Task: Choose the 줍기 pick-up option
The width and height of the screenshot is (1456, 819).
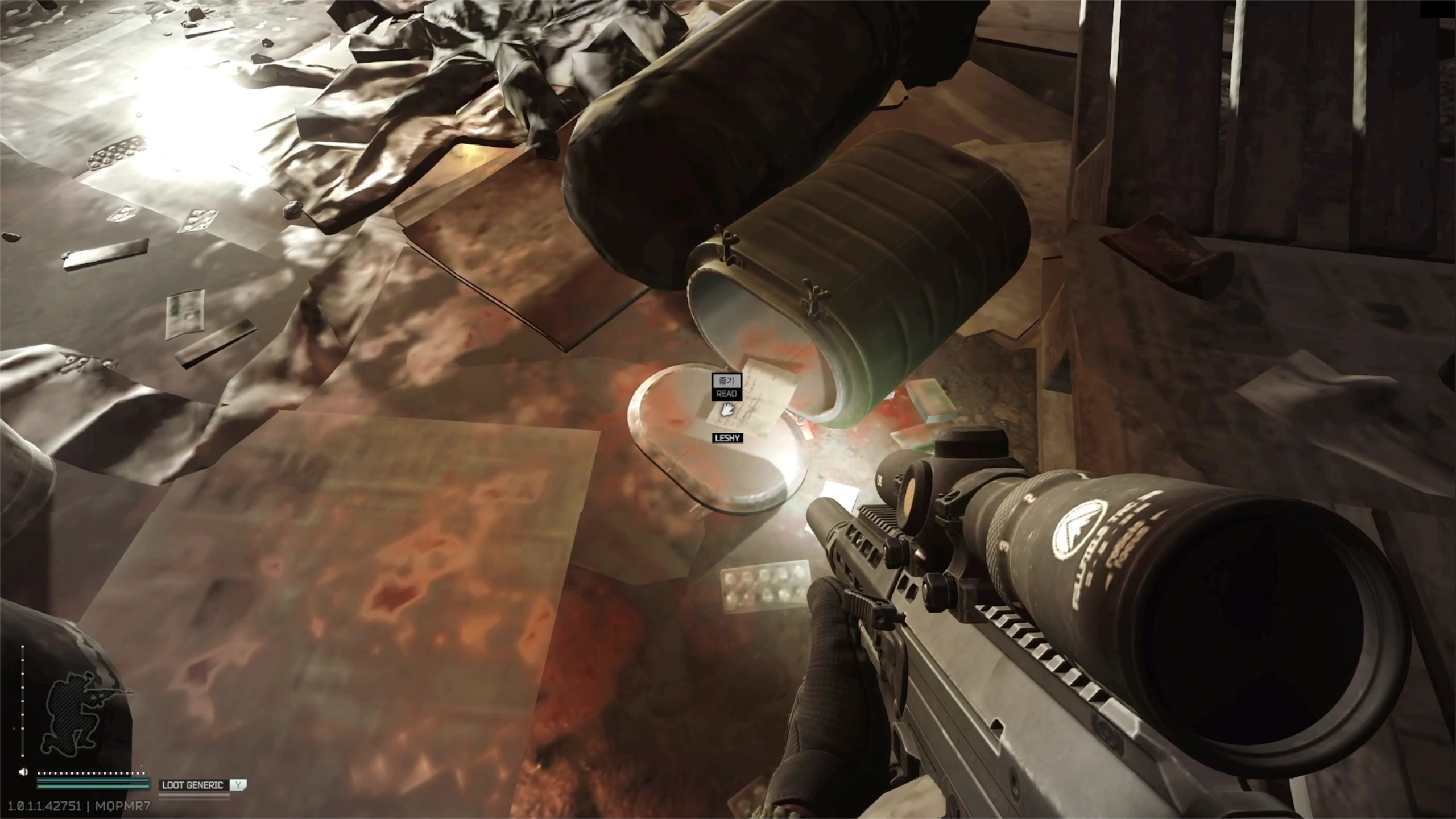Action: coord(726,380)
